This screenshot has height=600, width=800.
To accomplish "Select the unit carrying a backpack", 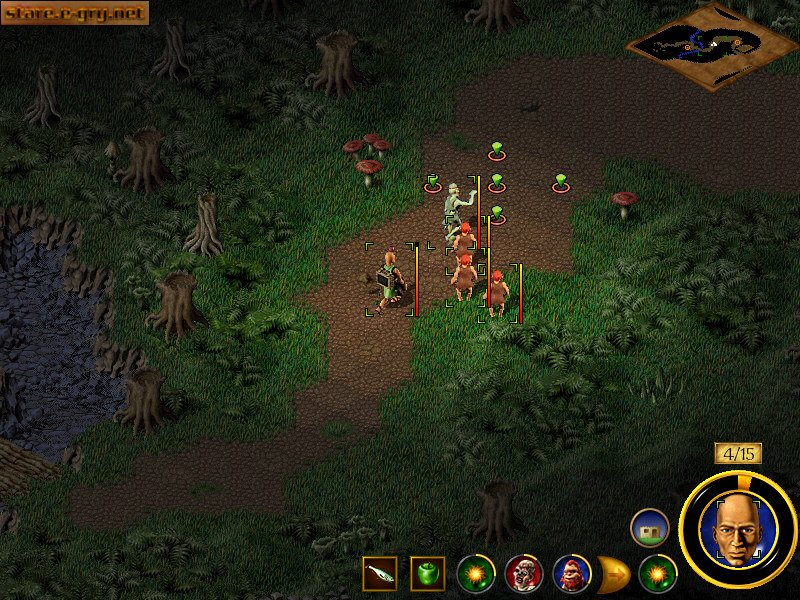I will (x=390, y=281).
